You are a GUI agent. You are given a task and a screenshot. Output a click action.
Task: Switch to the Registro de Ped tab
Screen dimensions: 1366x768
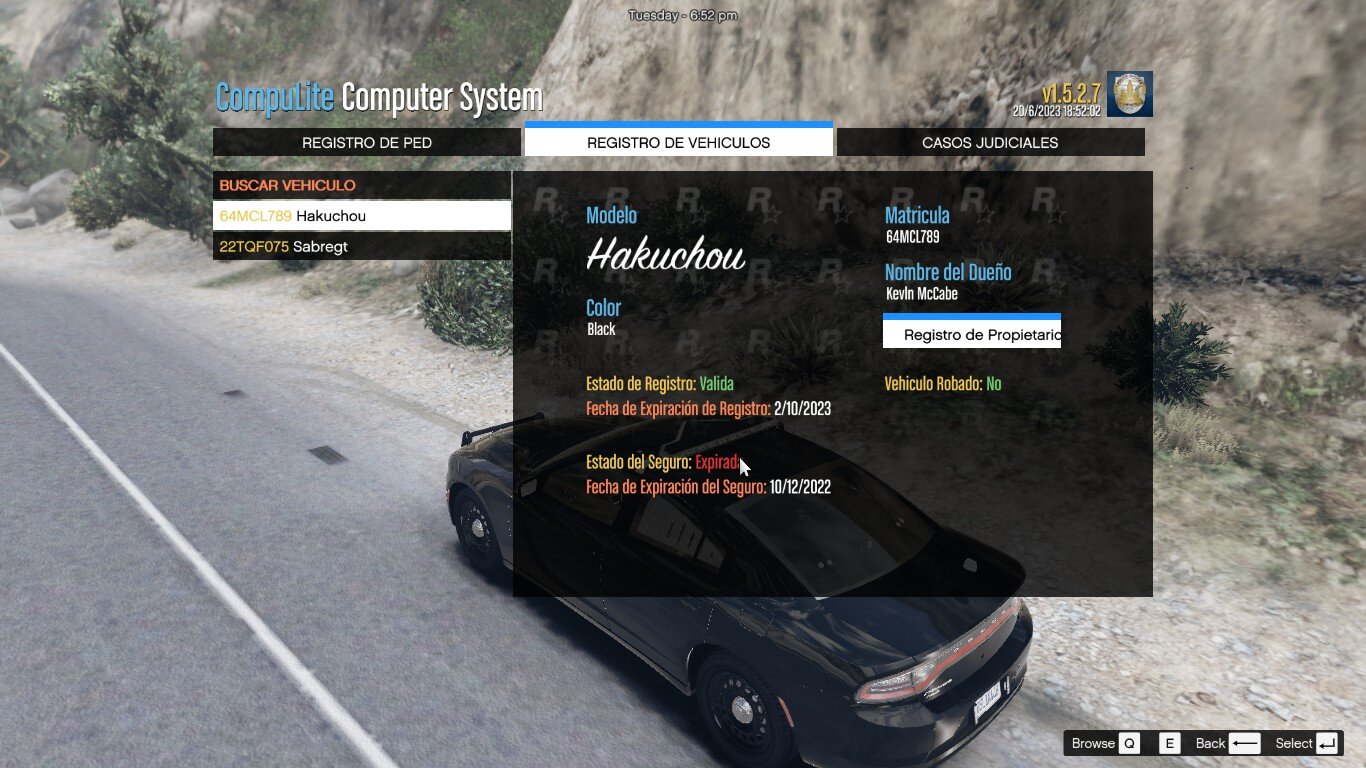coord(367,143)
